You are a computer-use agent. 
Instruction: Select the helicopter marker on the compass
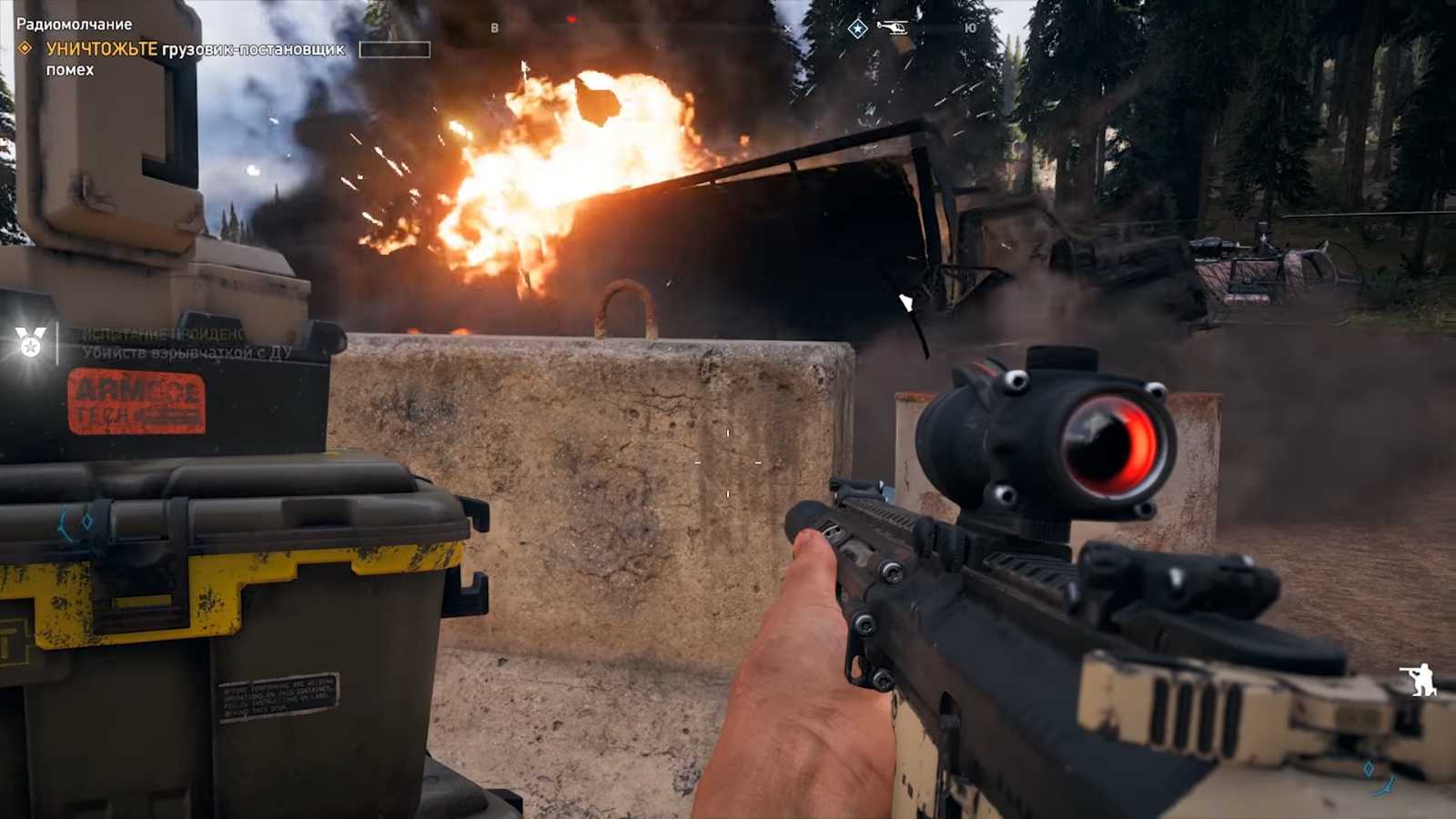click(893, 27)
